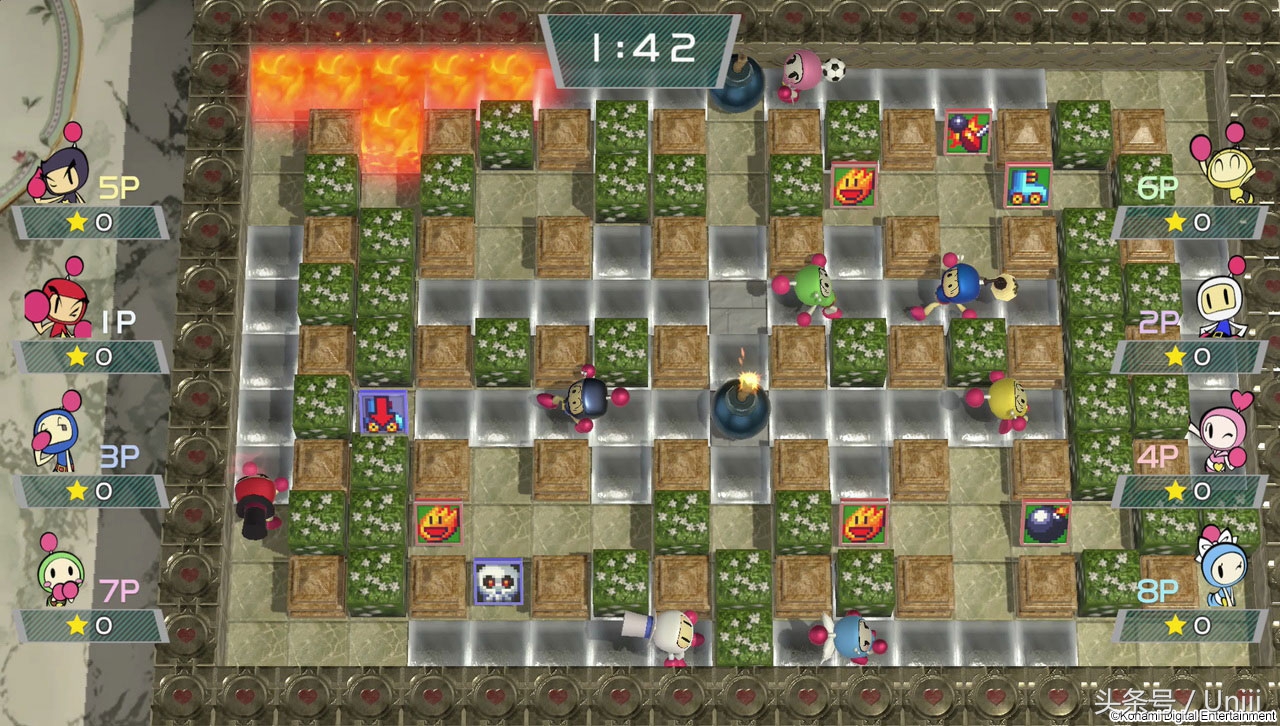Select the yellow 6P player portrait
The height and width of the screenshot is (726, 1280).
click(x=1218, y=168)
